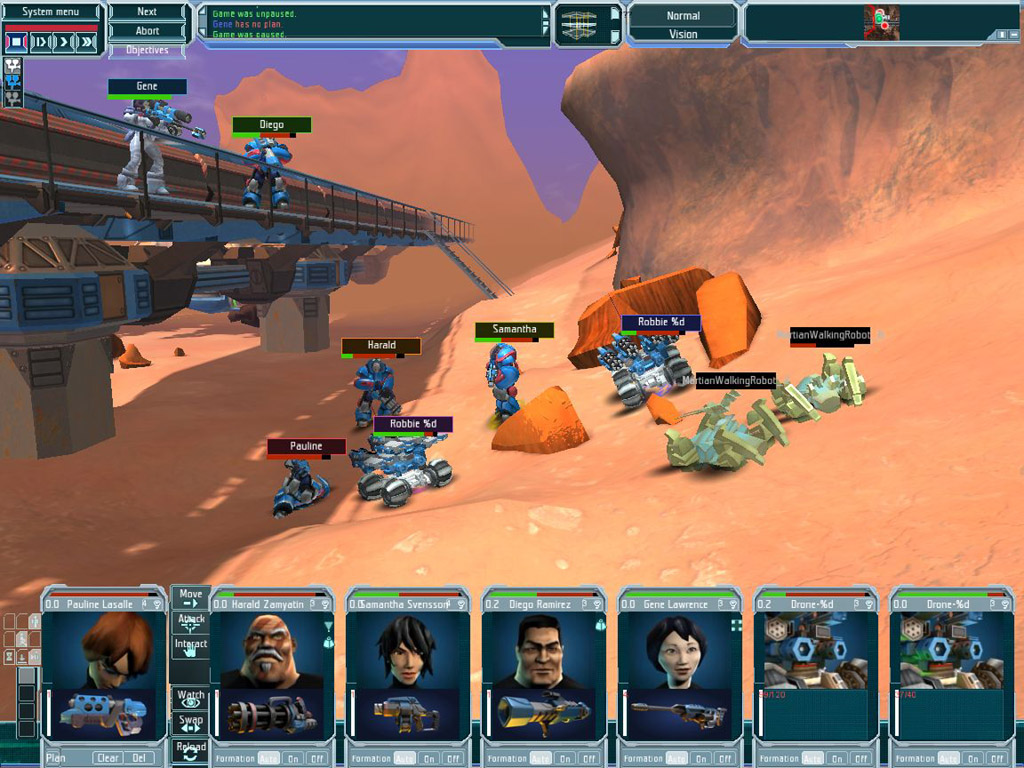Viewport: 1024px width, 768px height.
Task: Choose Diego Ramirez's portrait
Action: coord(543,650)
